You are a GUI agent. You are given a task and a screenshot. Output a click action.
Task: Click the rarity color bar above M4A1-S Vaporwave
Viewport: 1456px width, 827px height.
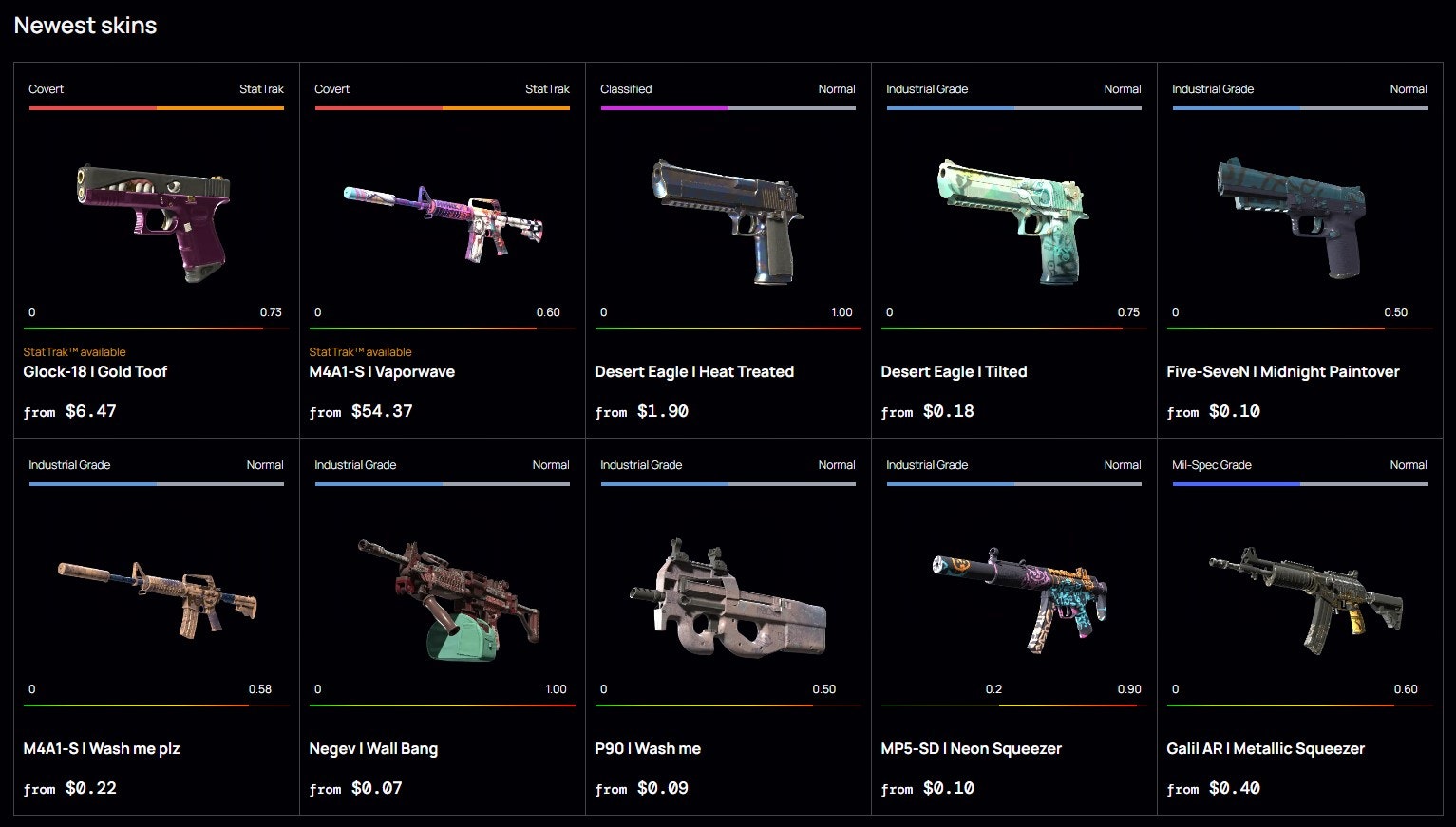(441, 108)
